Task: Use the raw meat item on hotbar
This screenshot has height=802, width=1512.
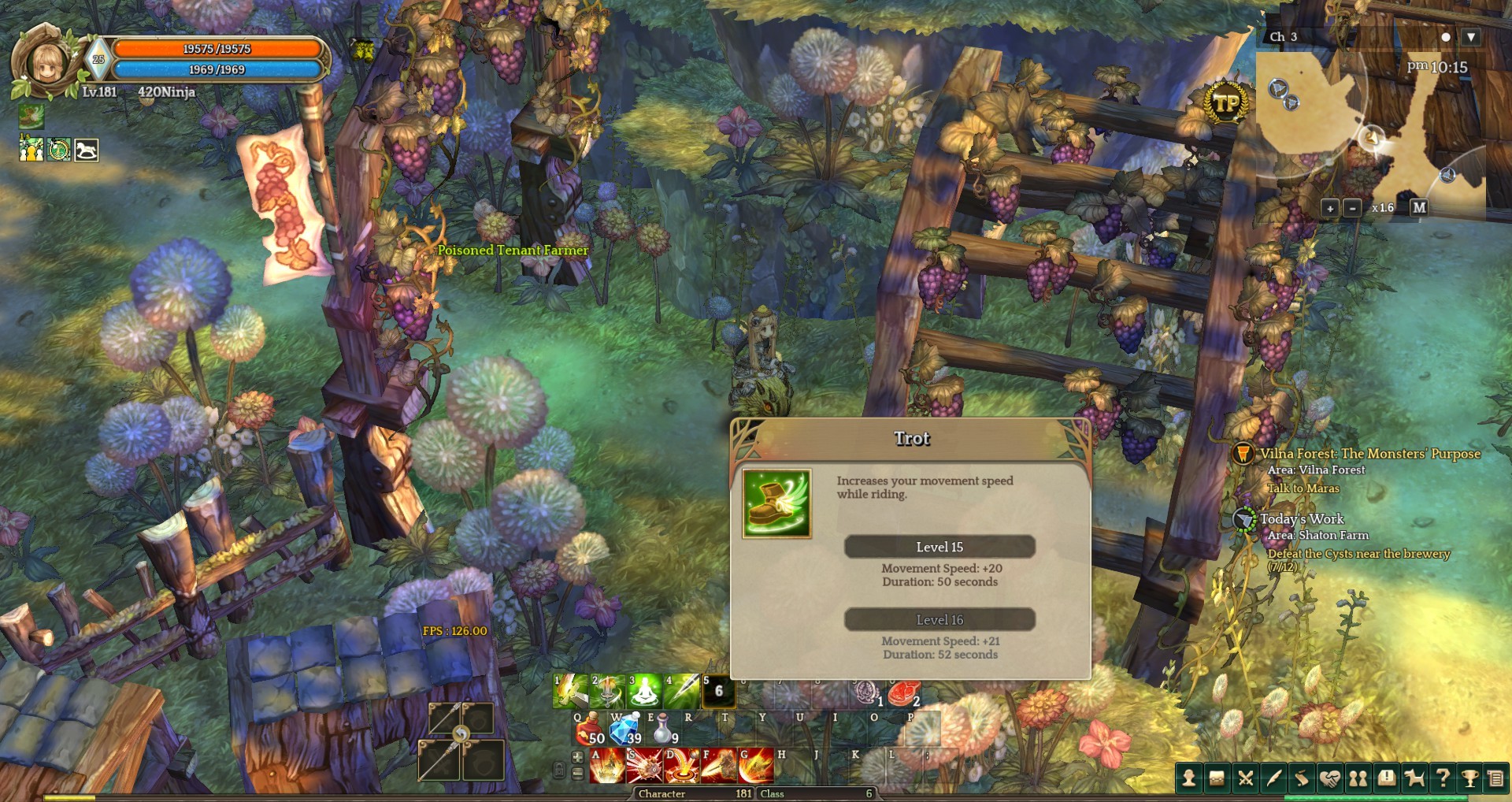Action: (x=903, y=693)
